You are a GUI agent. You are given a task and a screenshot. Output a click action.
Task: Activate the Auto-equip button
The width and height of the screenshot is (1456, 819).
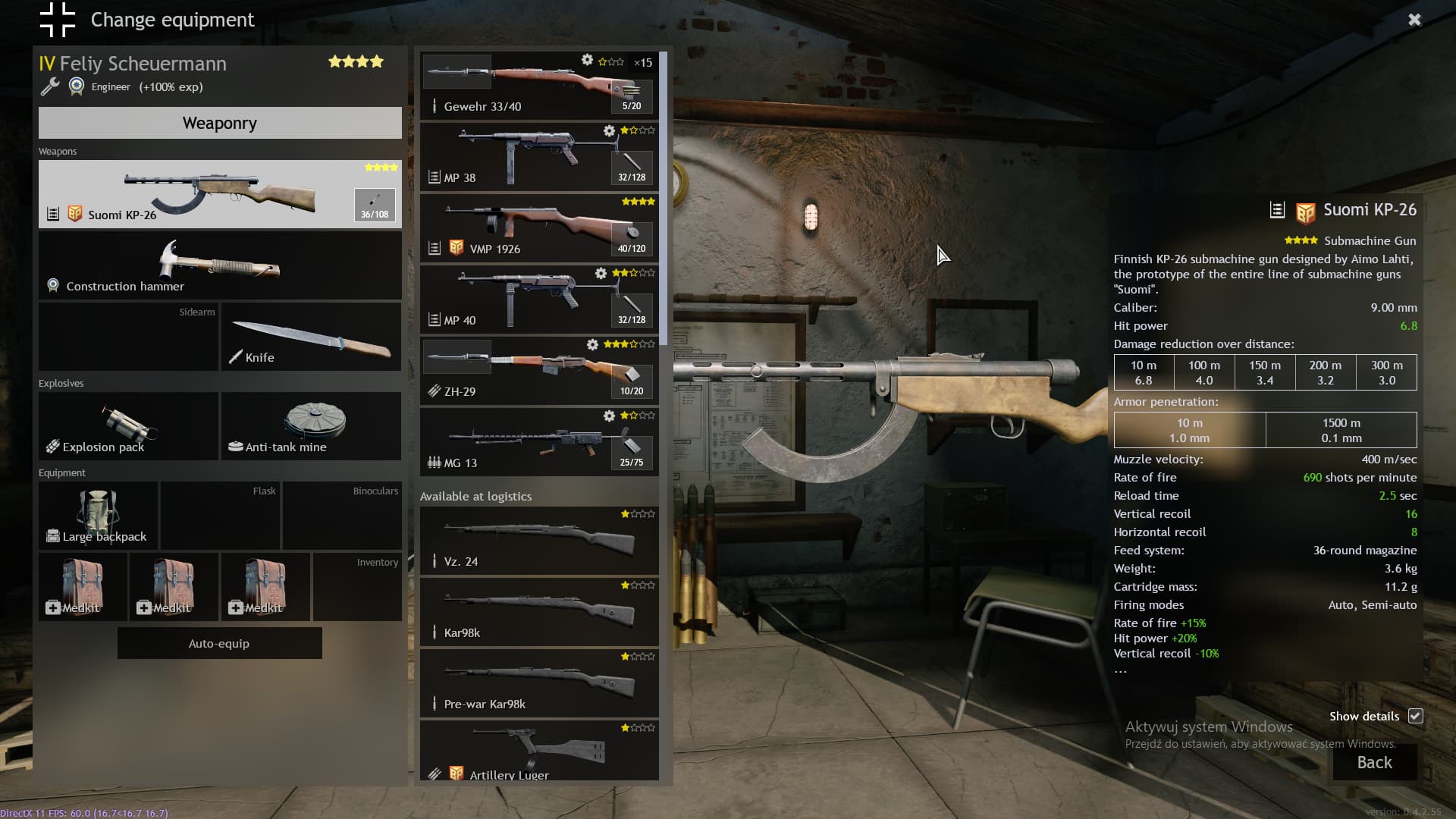tap(219, 643)
